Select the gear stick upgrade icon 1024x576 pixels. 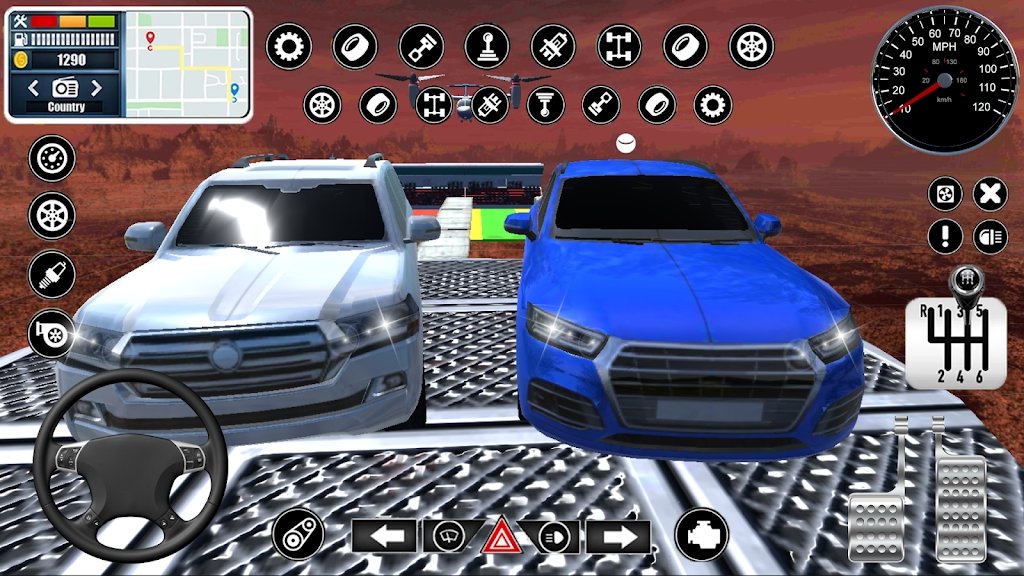(x=486, y=46)
